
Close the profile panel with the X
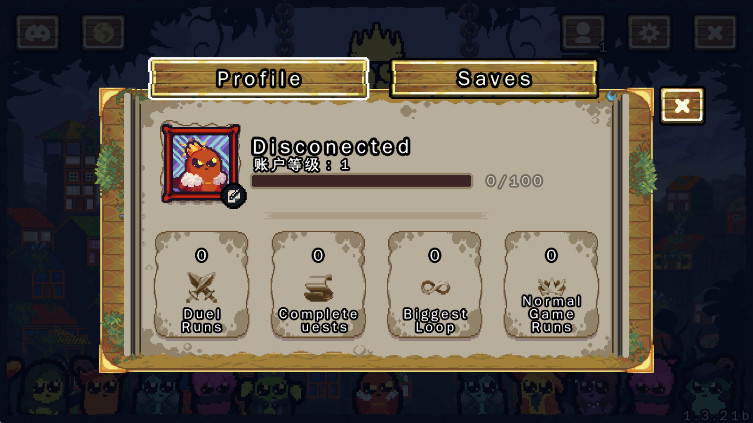point(682,106)
